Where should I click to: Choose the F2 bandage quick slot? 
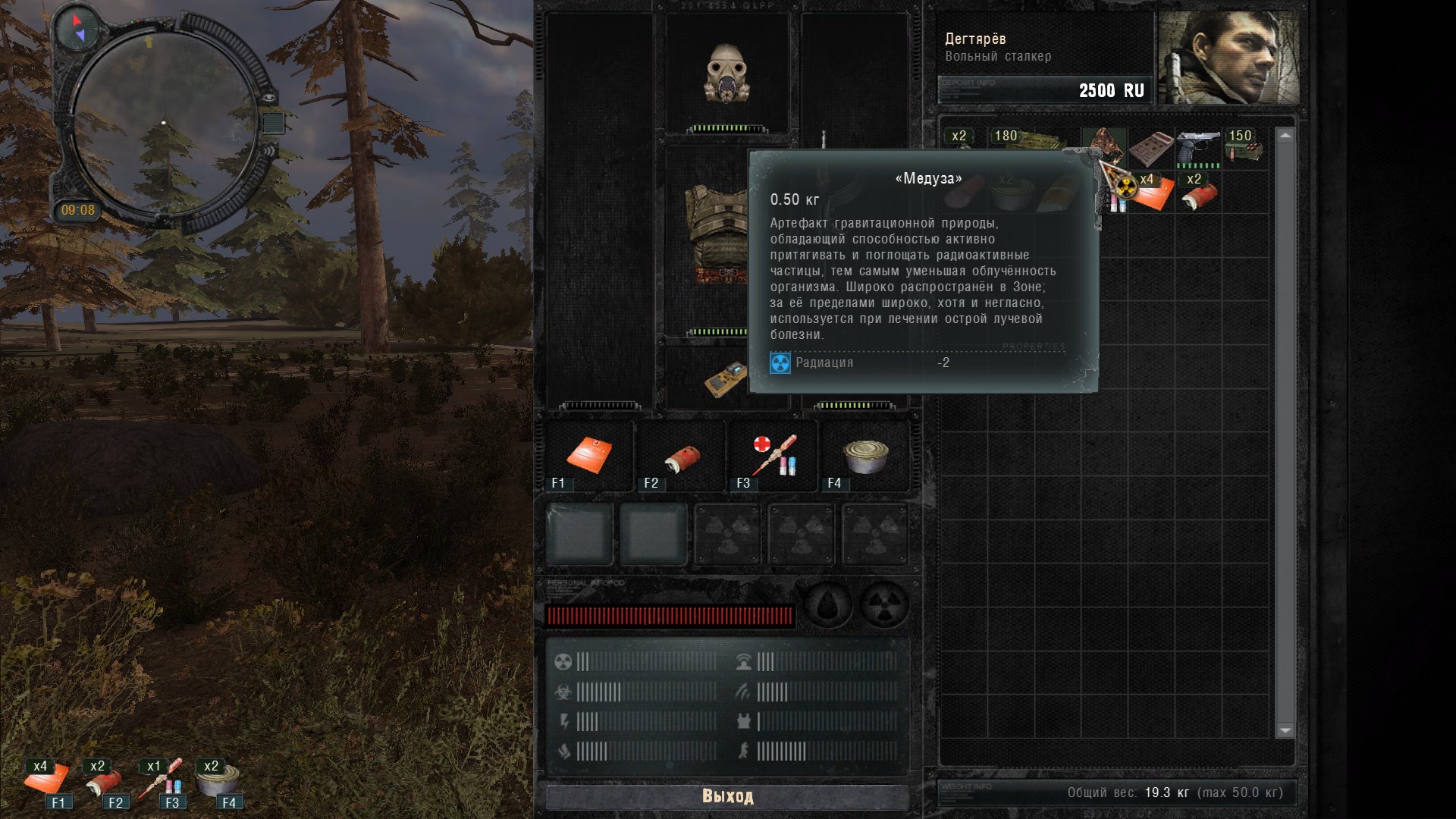681,456
